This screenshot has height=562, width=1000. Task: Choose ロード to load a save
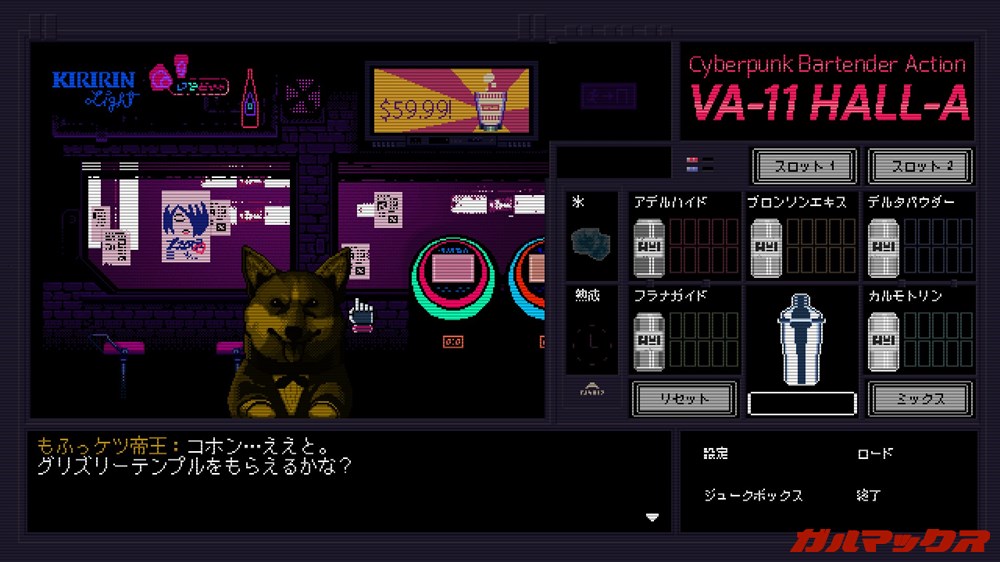pos(875,454)
